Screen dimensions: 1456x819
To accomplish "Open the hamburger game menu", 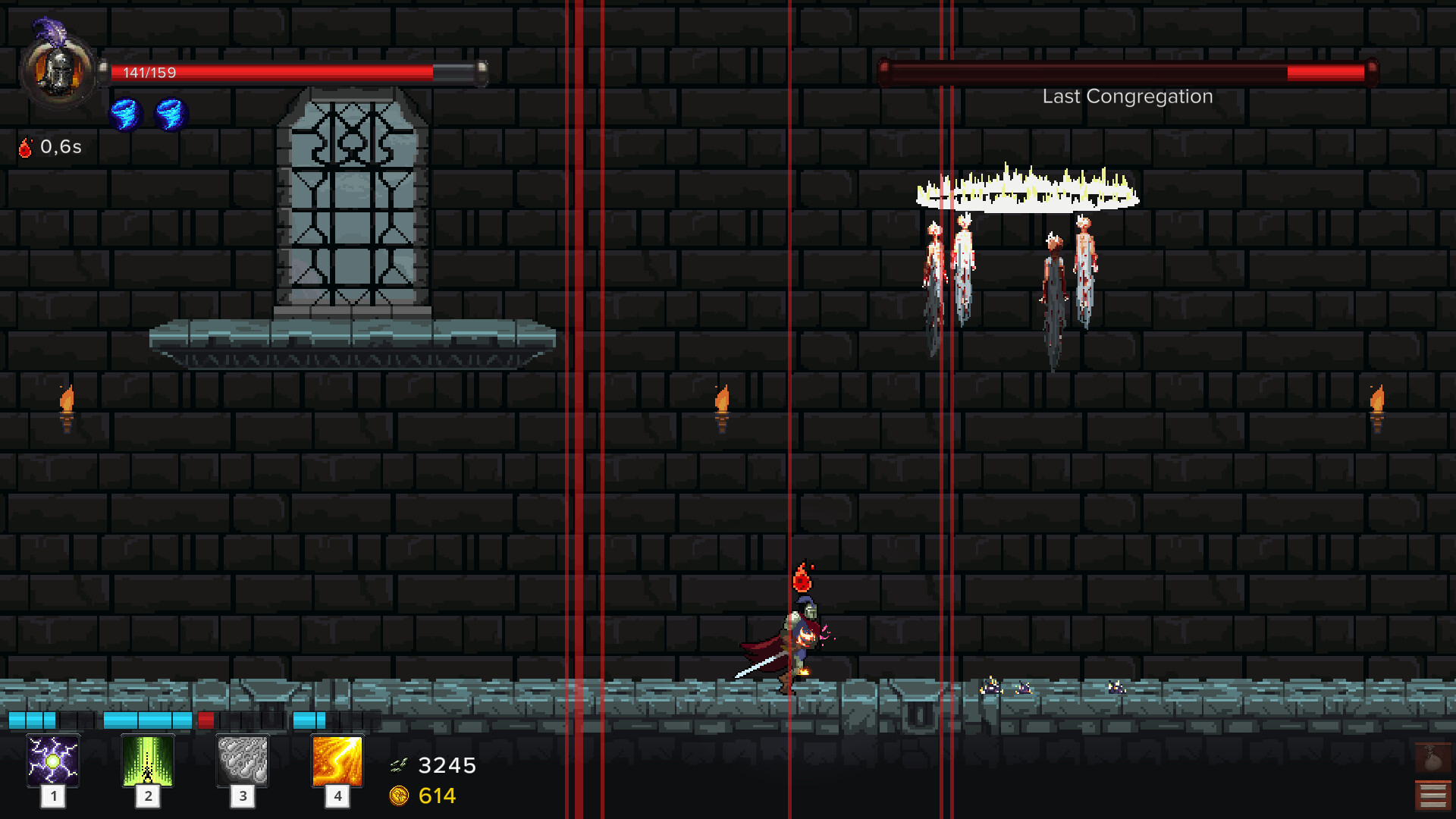I will pyautogui.click(x=1432, y=795).
